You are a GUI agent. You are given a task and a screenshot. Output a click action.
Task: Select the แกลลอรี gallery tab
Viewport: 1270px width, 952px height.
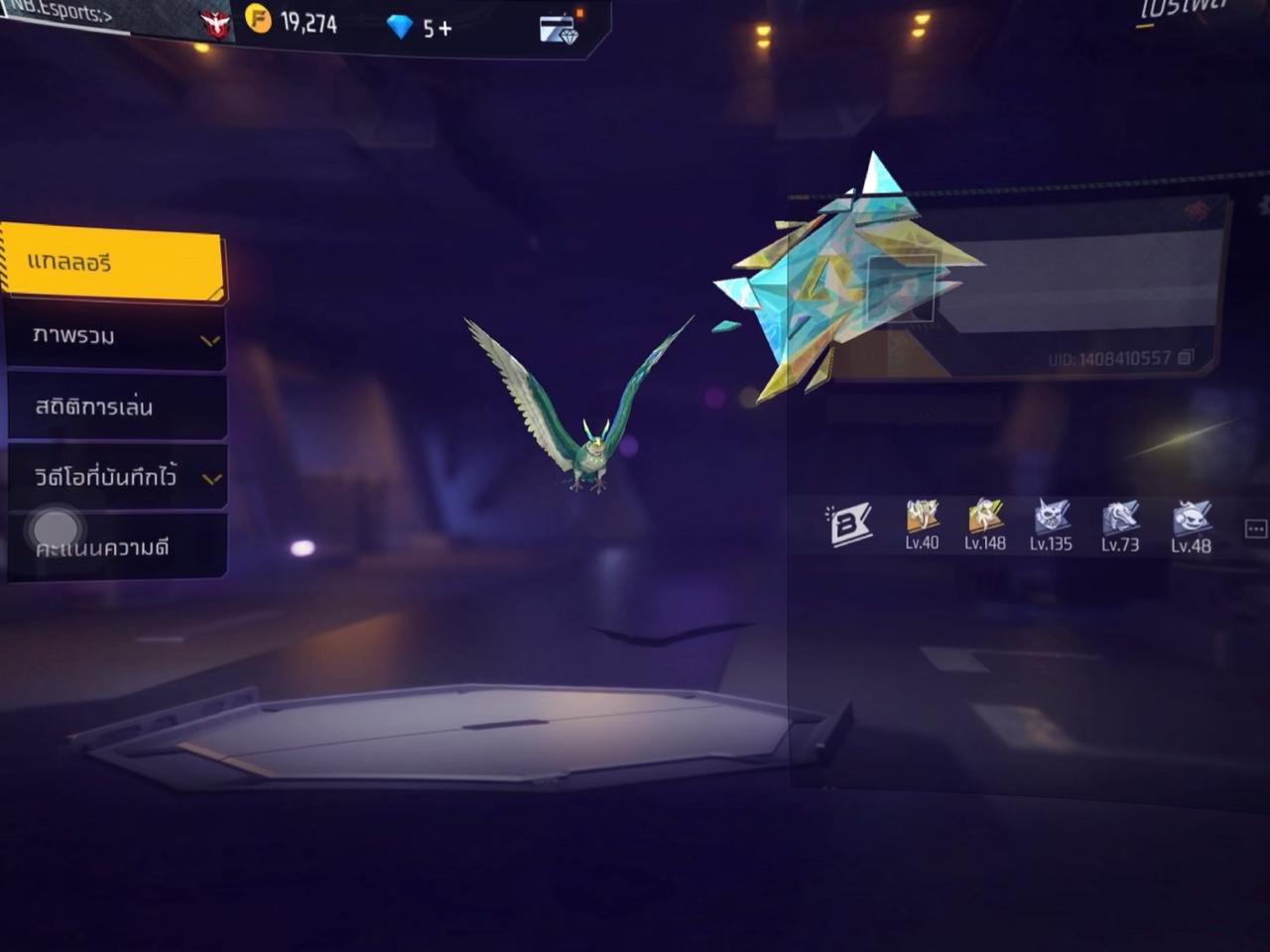112,264
